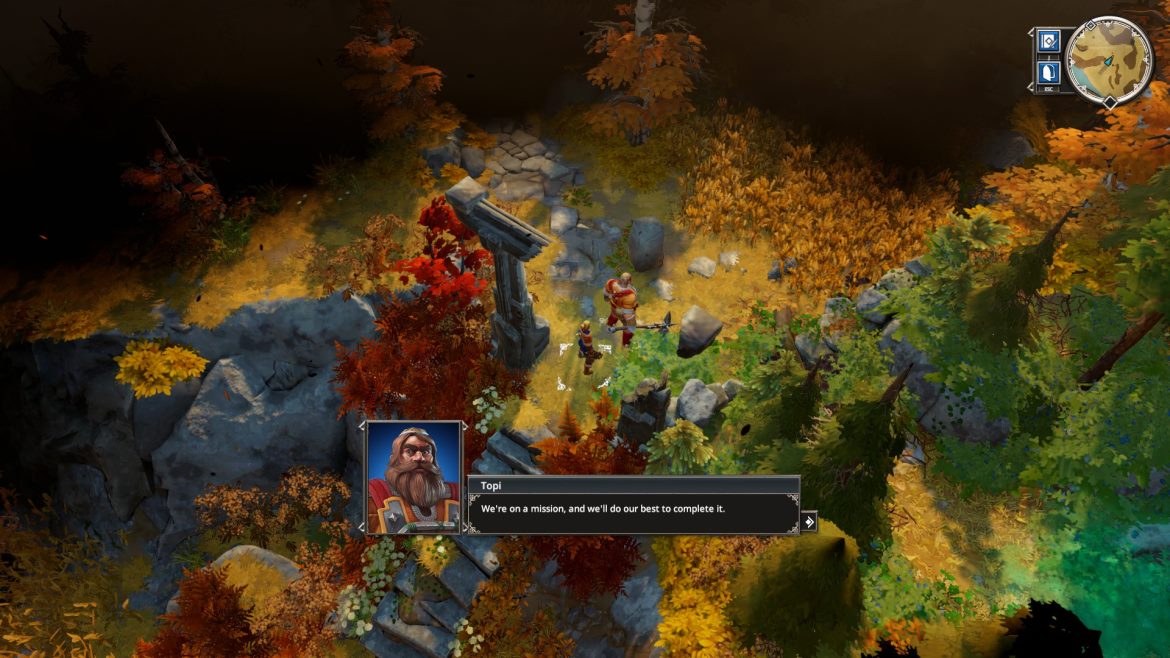Open the journal icon beside the minimap
The image size is (1170, 658).
click(x=1048, y=41)
